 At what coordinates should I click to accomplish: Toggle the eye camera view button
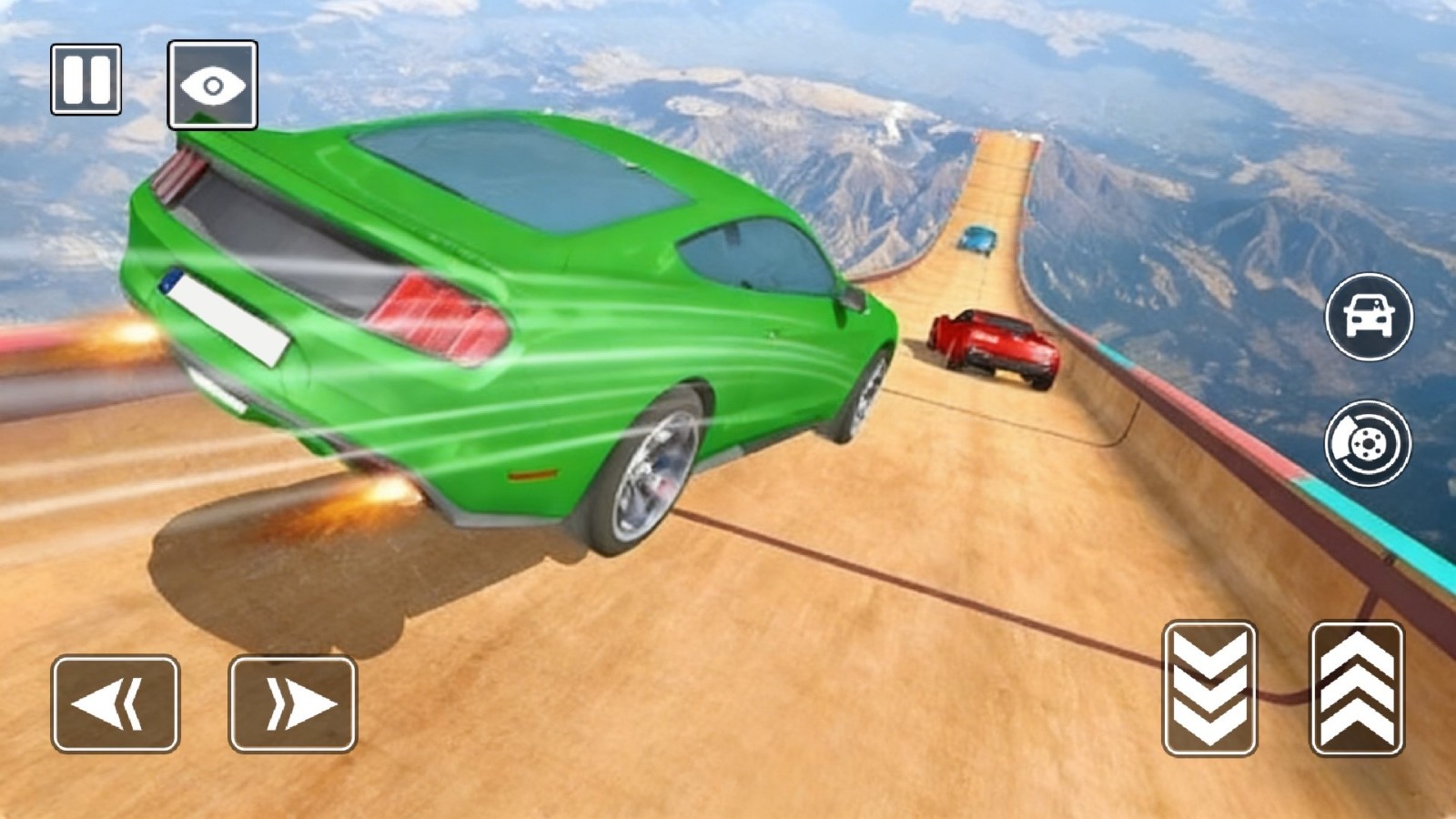(x=212, y=85)
